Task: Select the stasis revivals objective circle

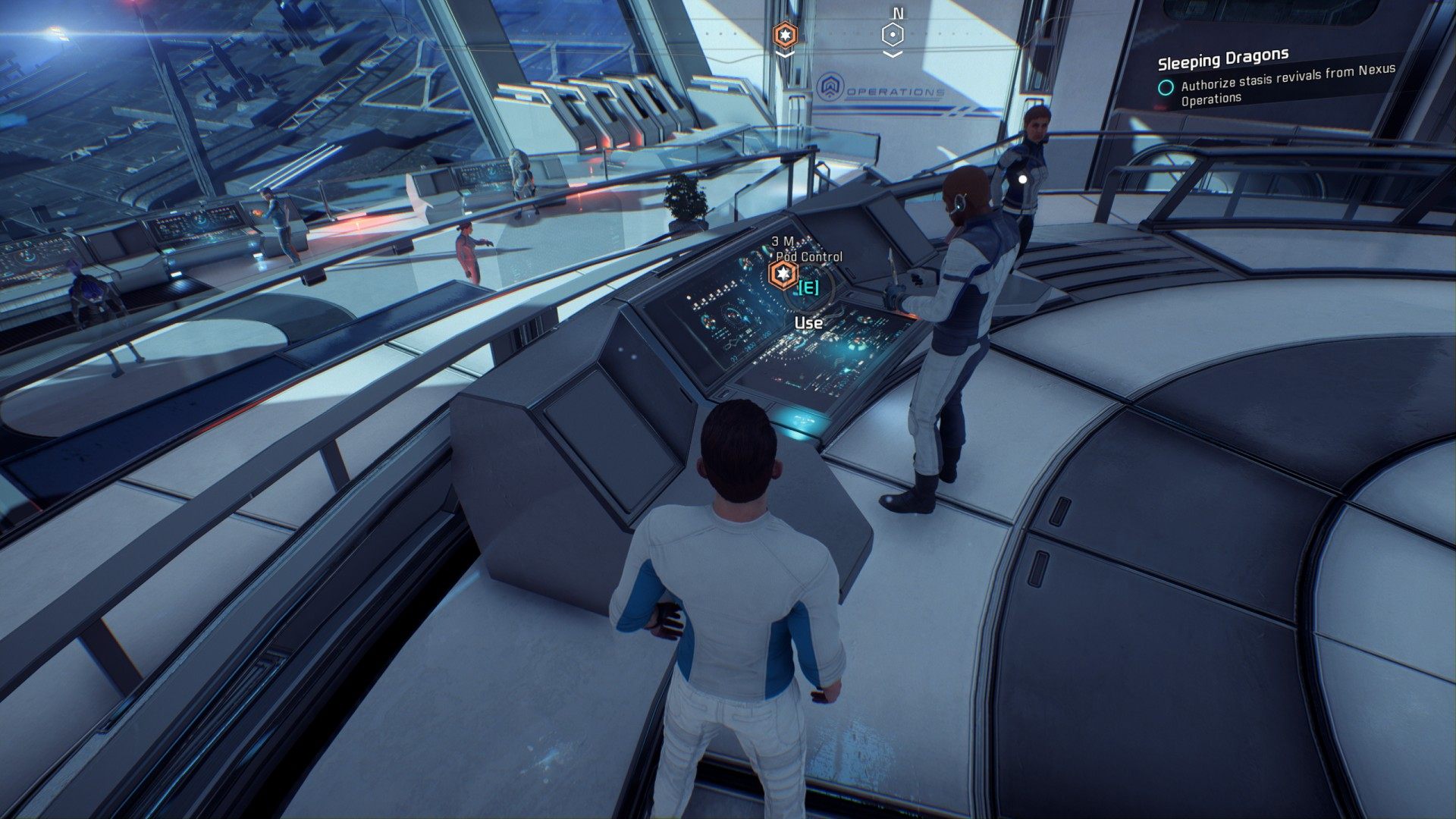Action: 1166,87
